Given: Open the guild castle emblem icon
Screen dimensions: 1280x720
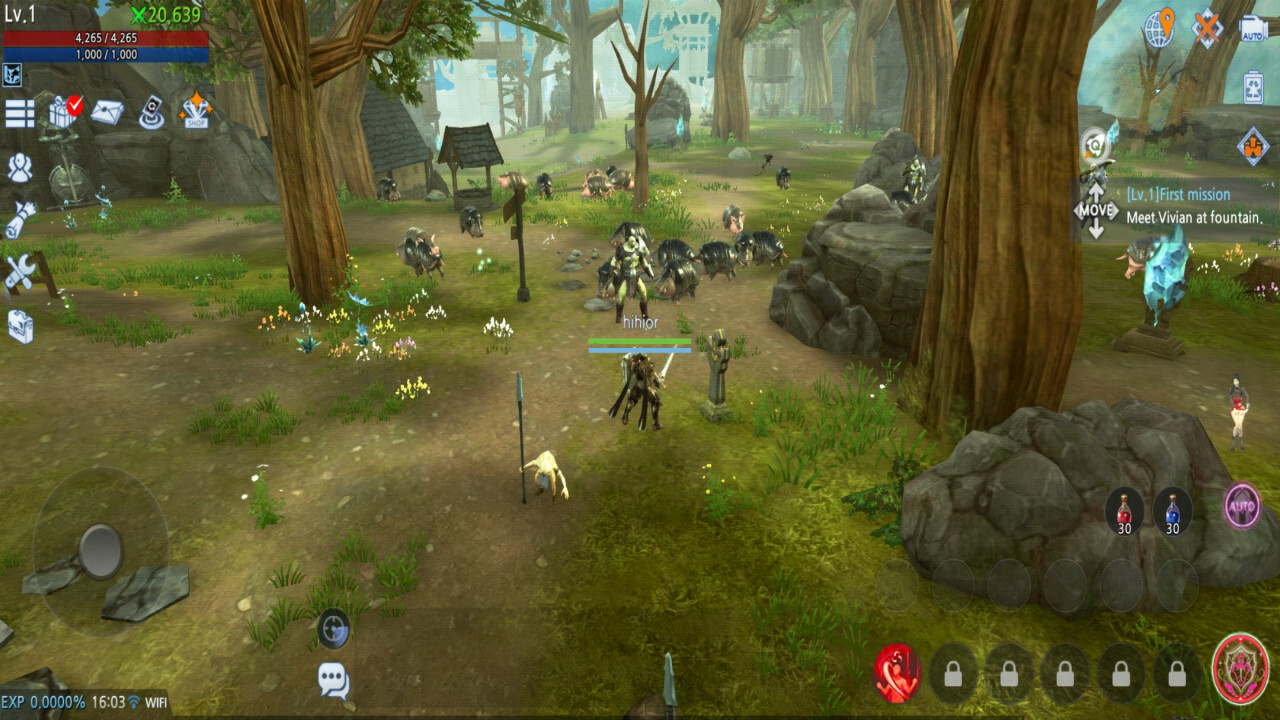Looking at the screenshot, I should [x=1251, y=144].
